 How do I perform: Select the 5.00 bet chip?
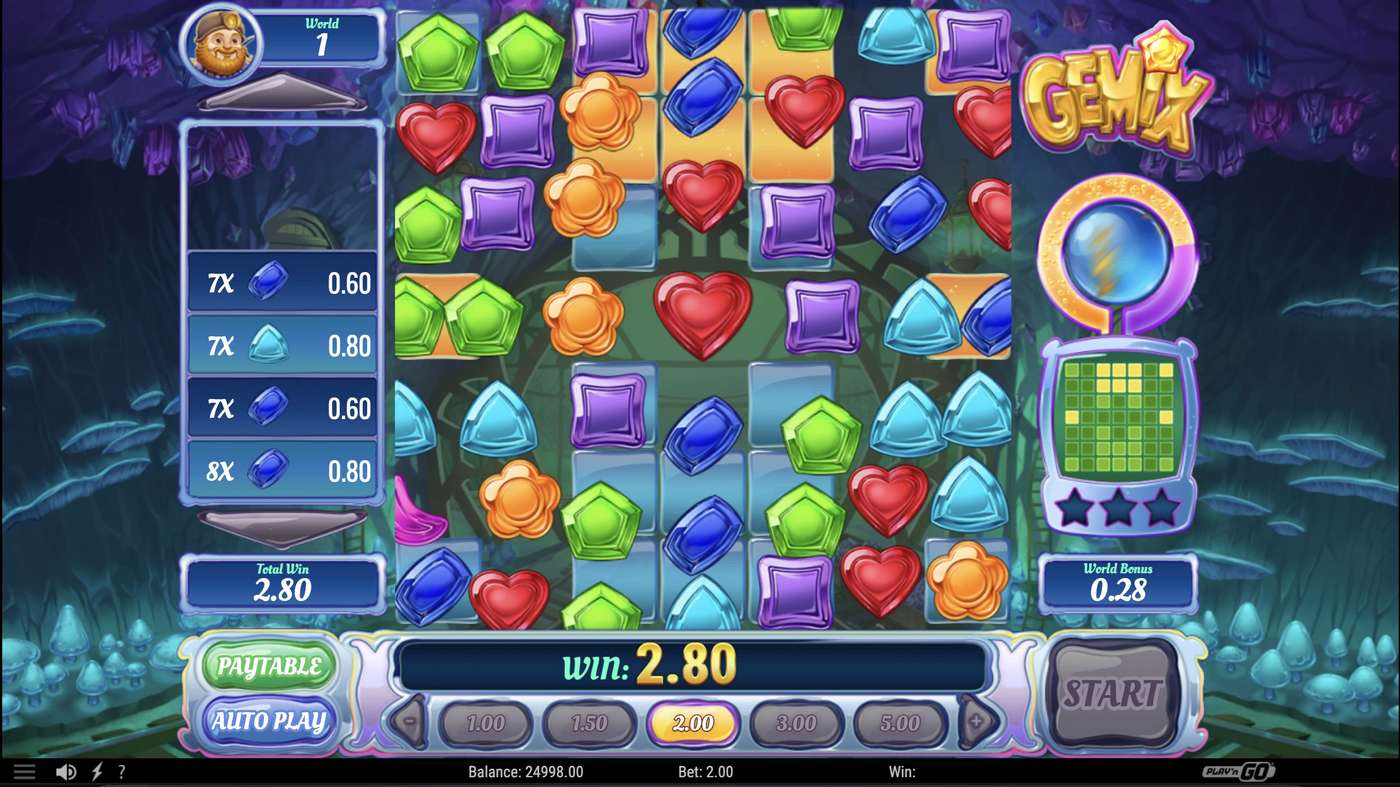click(901, 722)
